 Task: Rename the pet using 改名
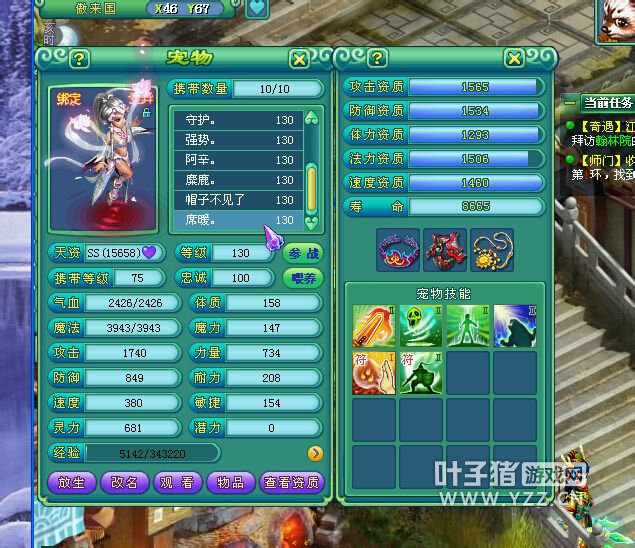point(125,482)
